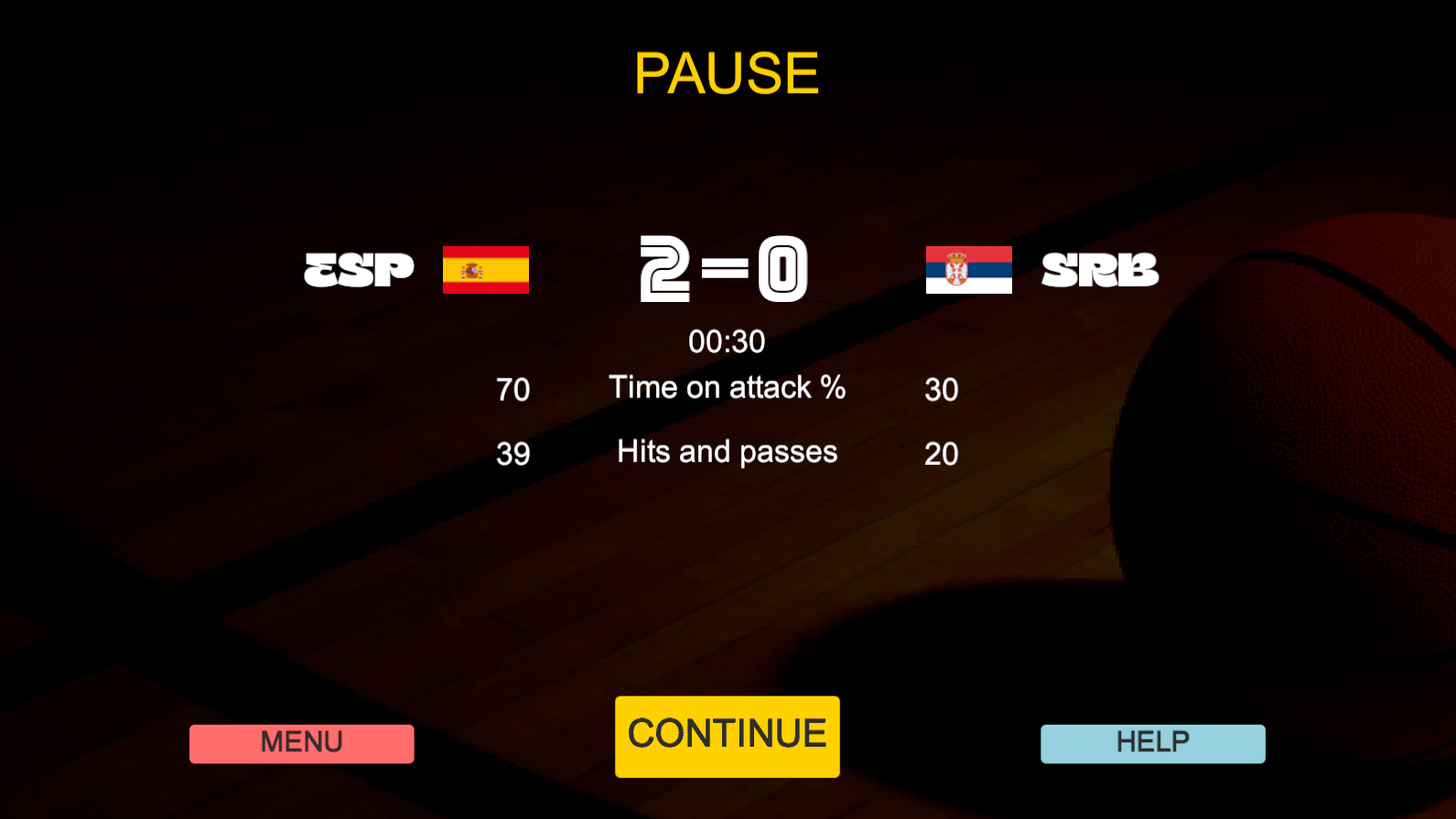Open the MENU from the pause screen
This screenshot has height=819, width=1456.
pos(301,743)
